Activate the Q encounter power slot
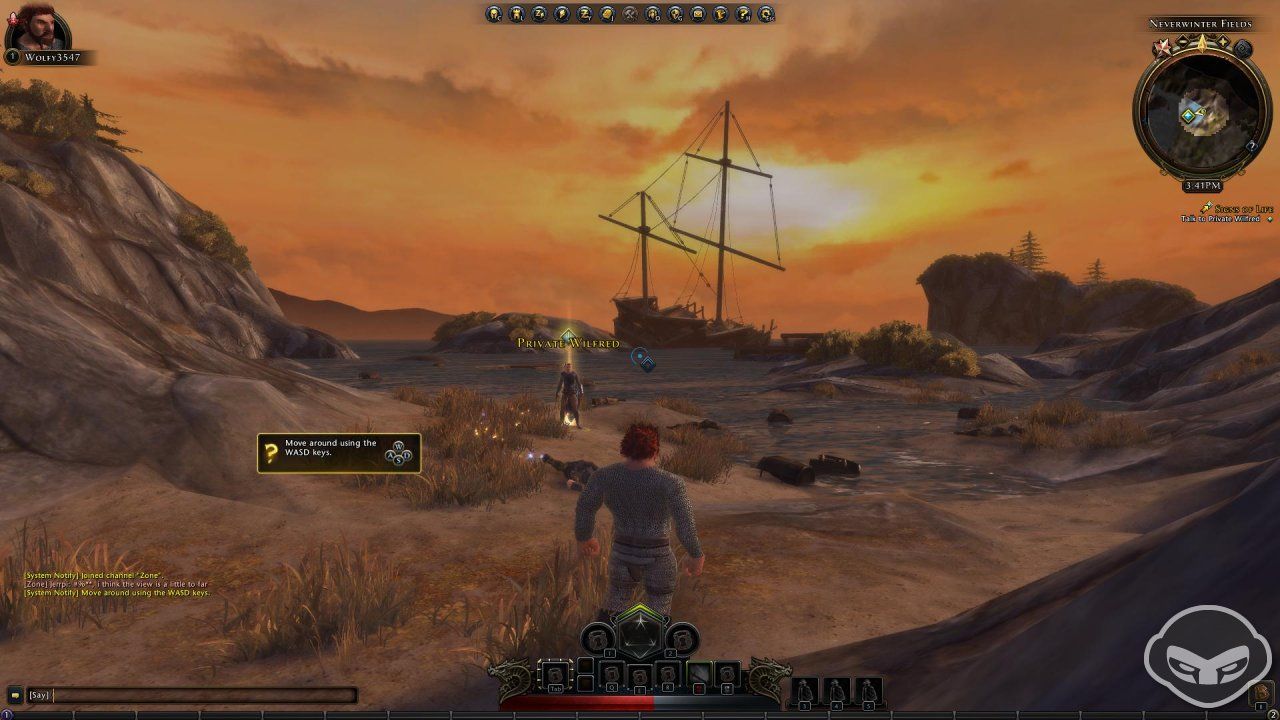Viewport: 1280px width, 720px height. (x=612, y=674)
